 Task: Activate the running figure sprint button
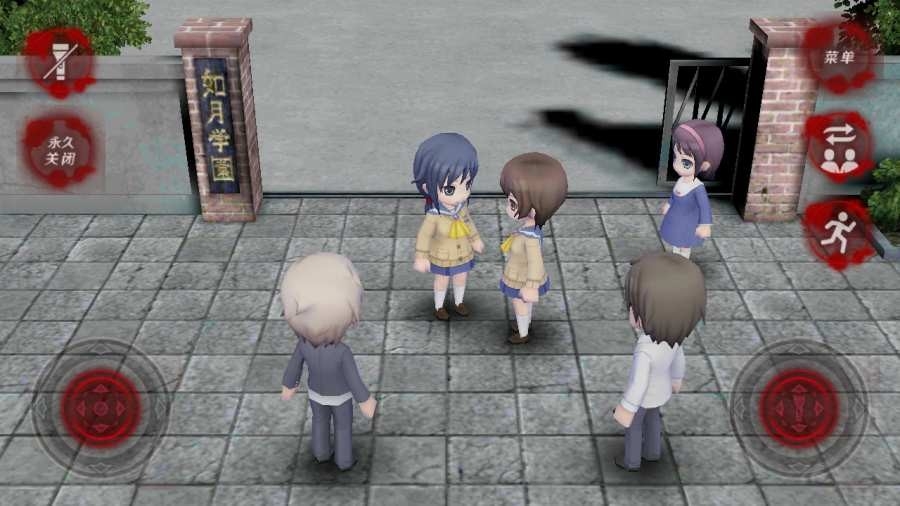839,233
